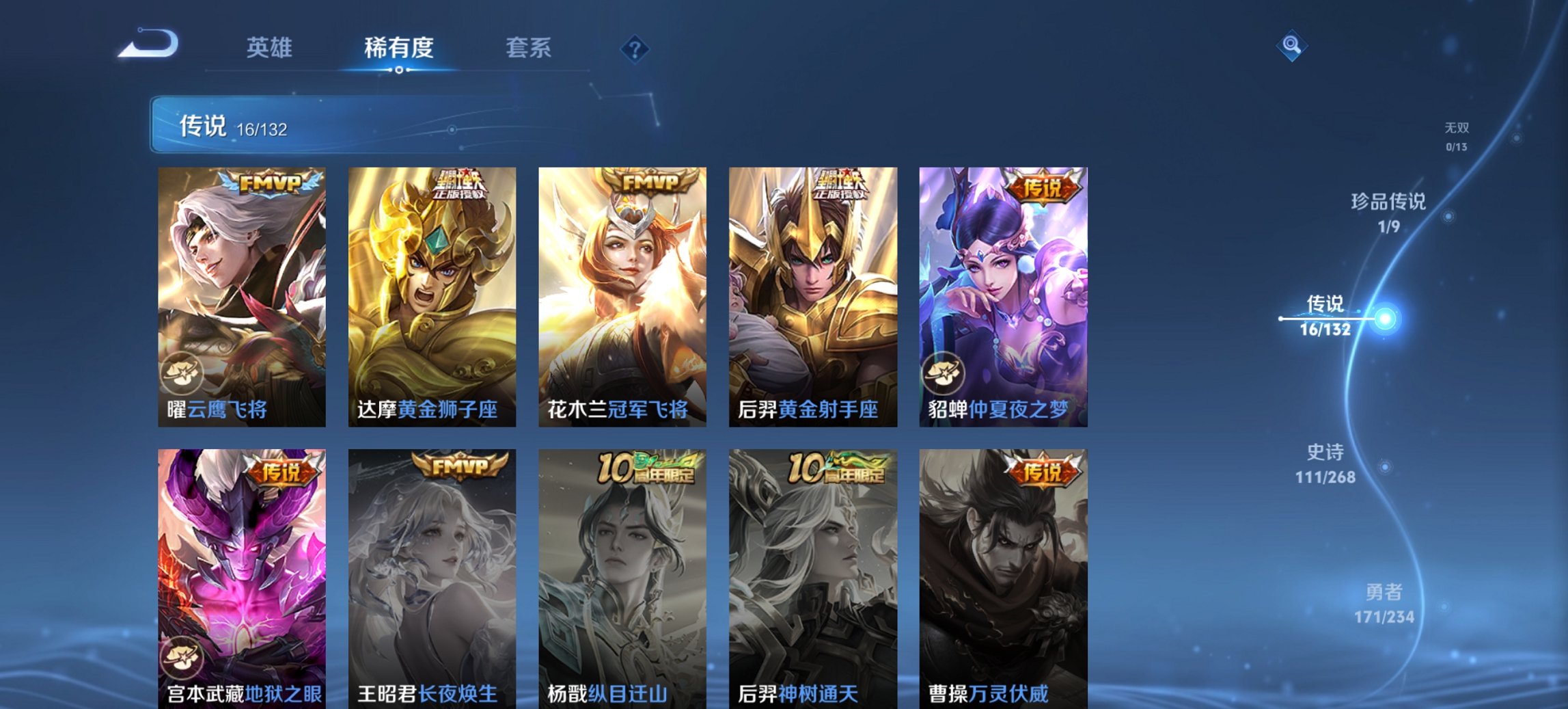Open the help question mark icon

point(635,48)
